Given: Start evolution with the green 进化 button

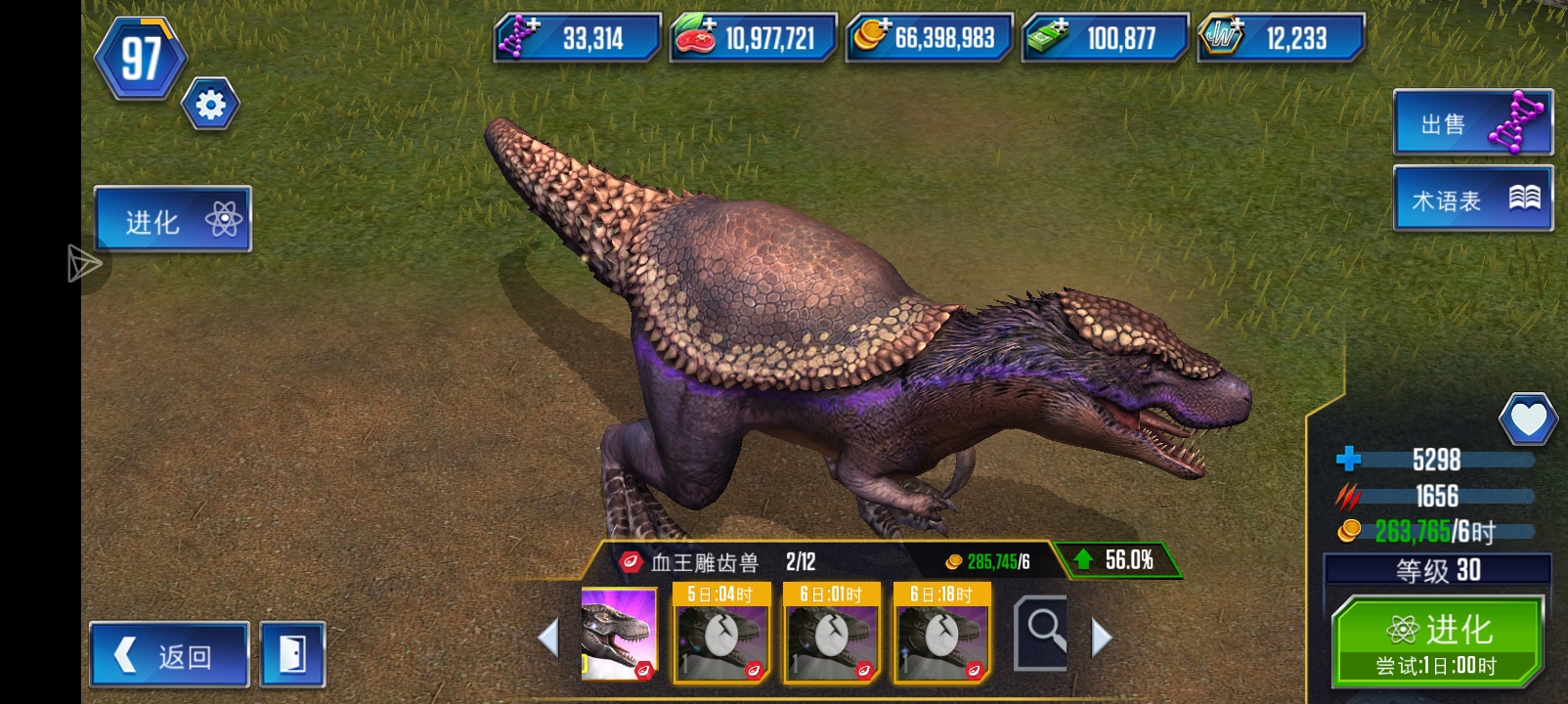Looking at the screenshot, I should 1437,641.
